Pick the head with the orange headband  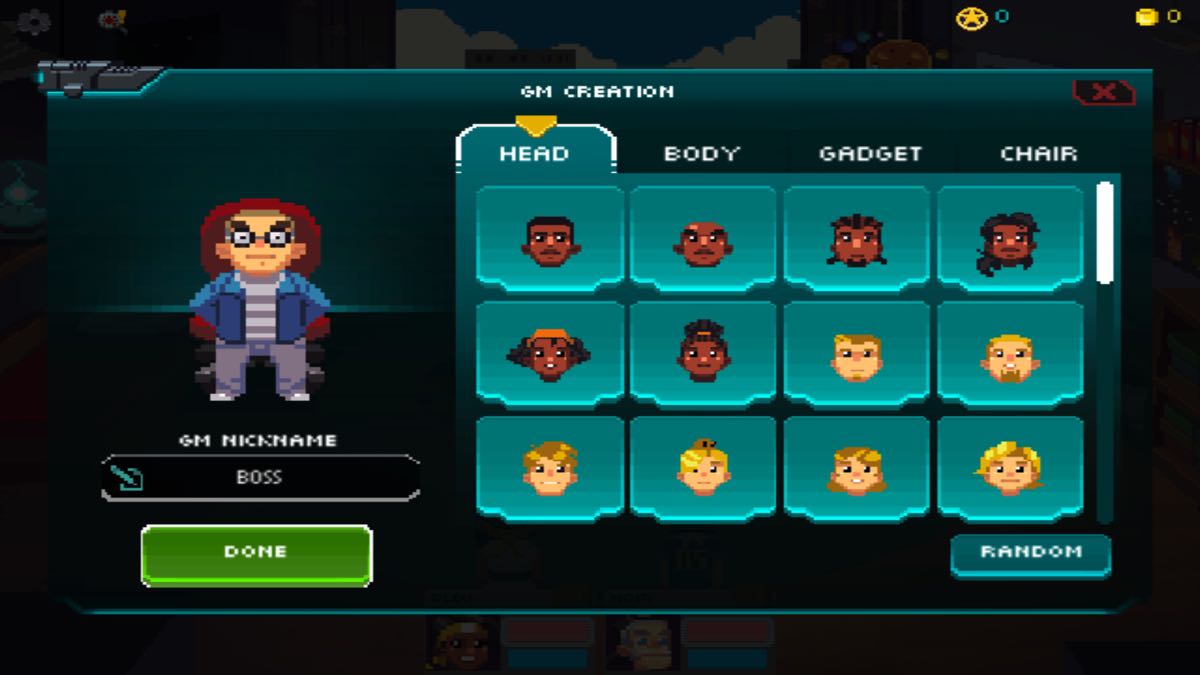pos(549,354)
